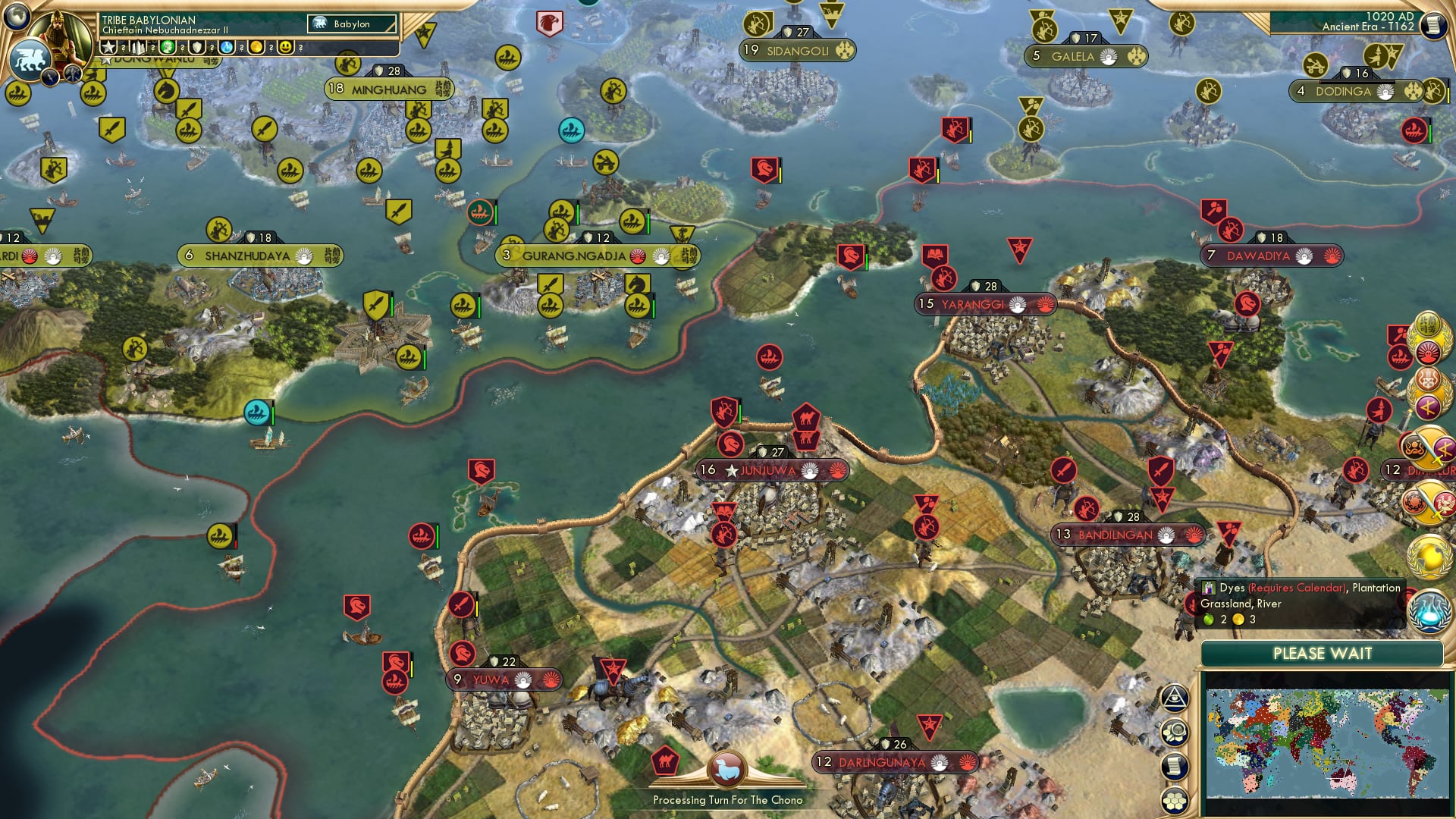Select the JUNJUWA city banner
1456x819 pixels.
[x=770, y=469]
